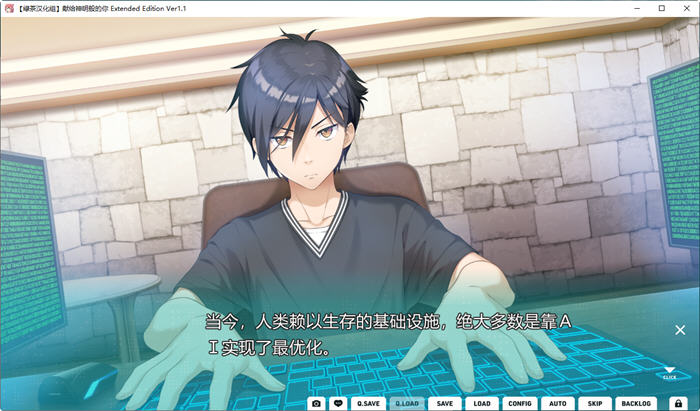Minimize the game window

(635, 8)
